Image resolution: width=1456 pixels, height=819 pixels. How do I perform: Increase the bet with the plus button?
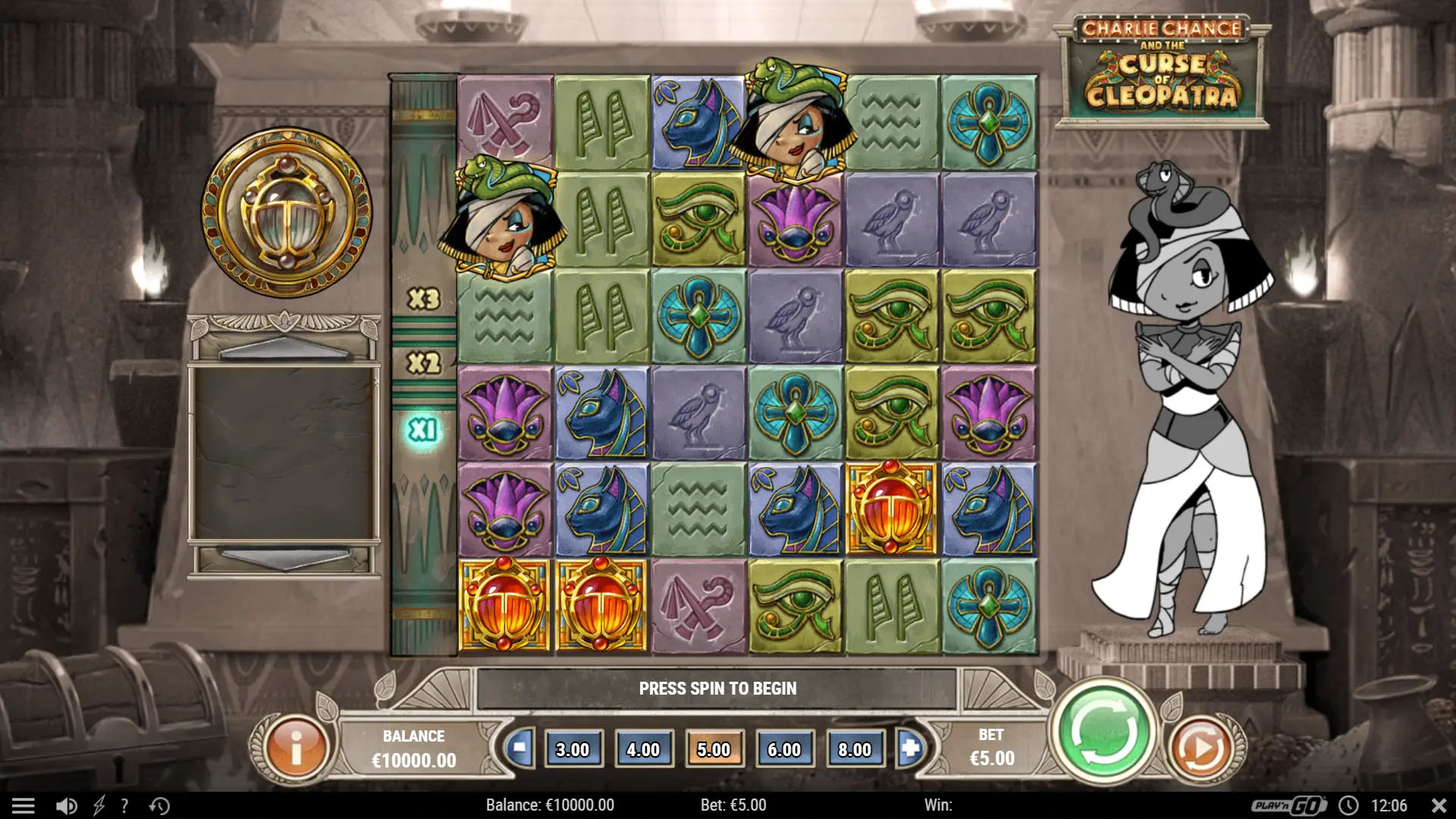911,749
